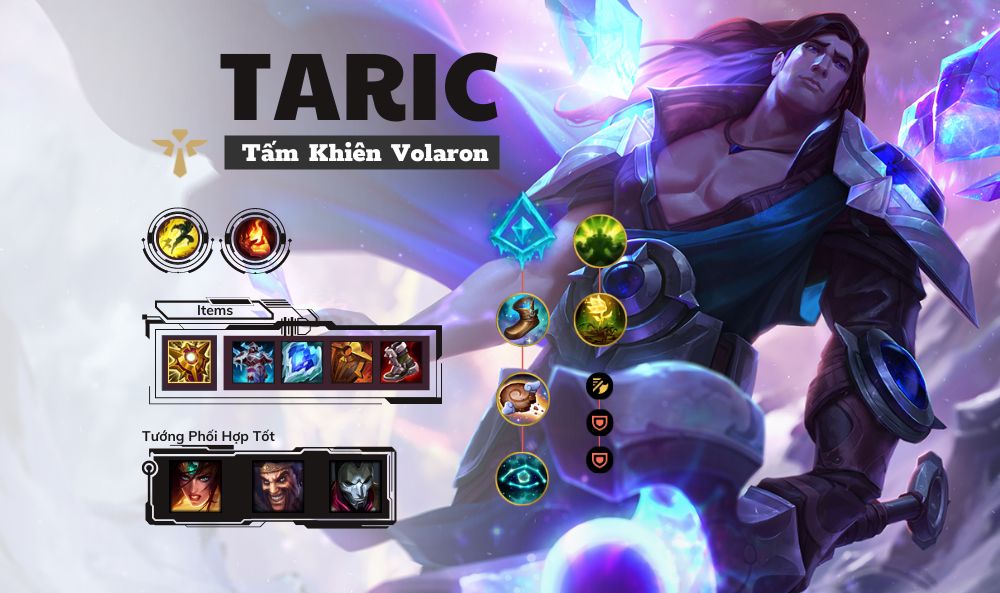Select the Frozen Heart item icon
Screen dimensions: 1000x593
[303, 362]
